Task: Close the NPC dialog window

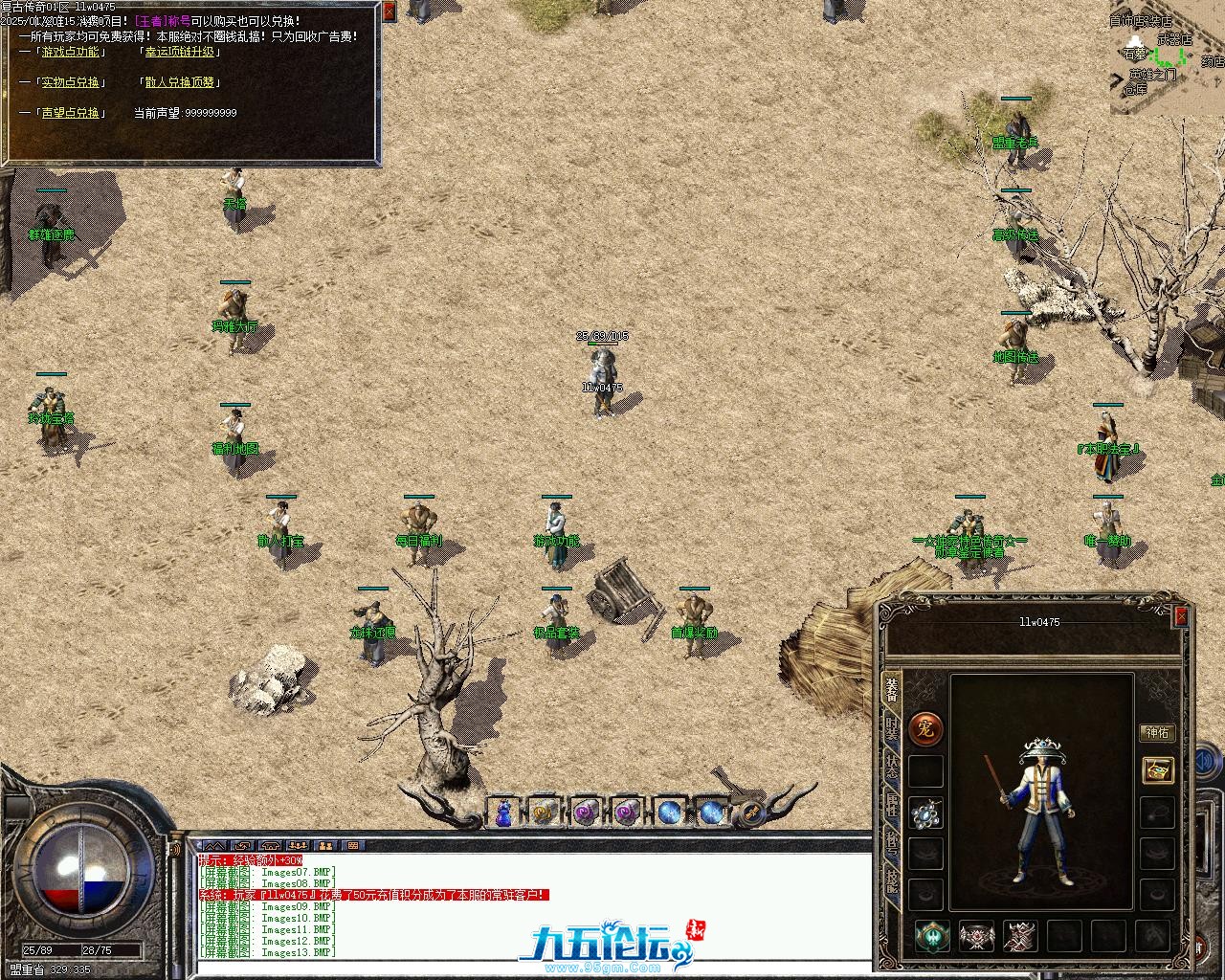Action: tap(389, 11)
